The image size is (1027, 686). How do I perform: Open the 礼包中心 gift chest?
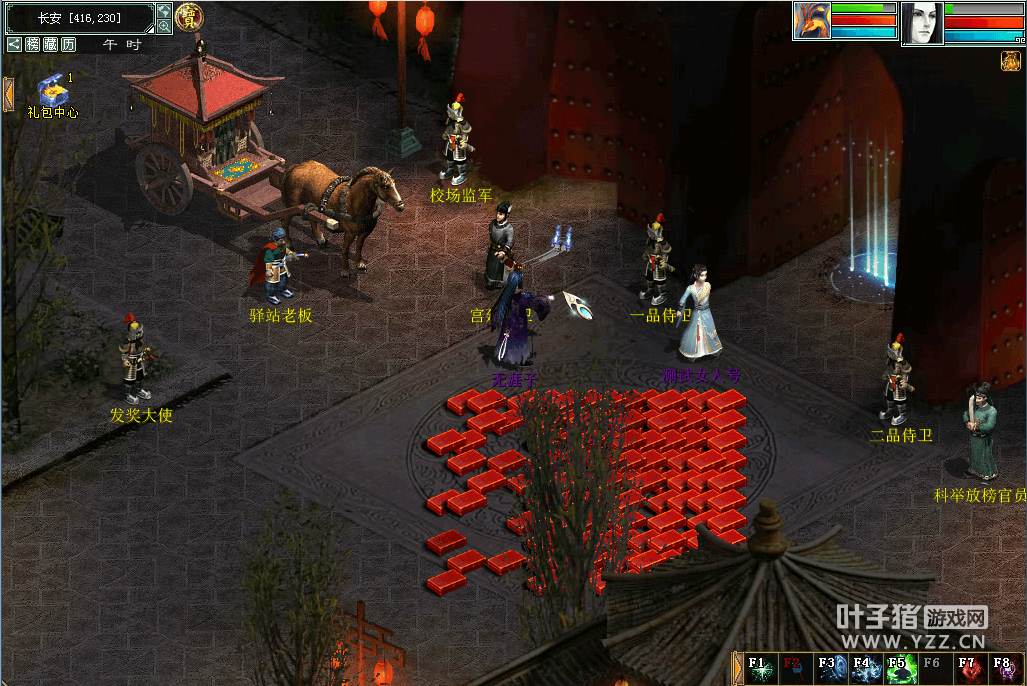click(x=52, y=89)
